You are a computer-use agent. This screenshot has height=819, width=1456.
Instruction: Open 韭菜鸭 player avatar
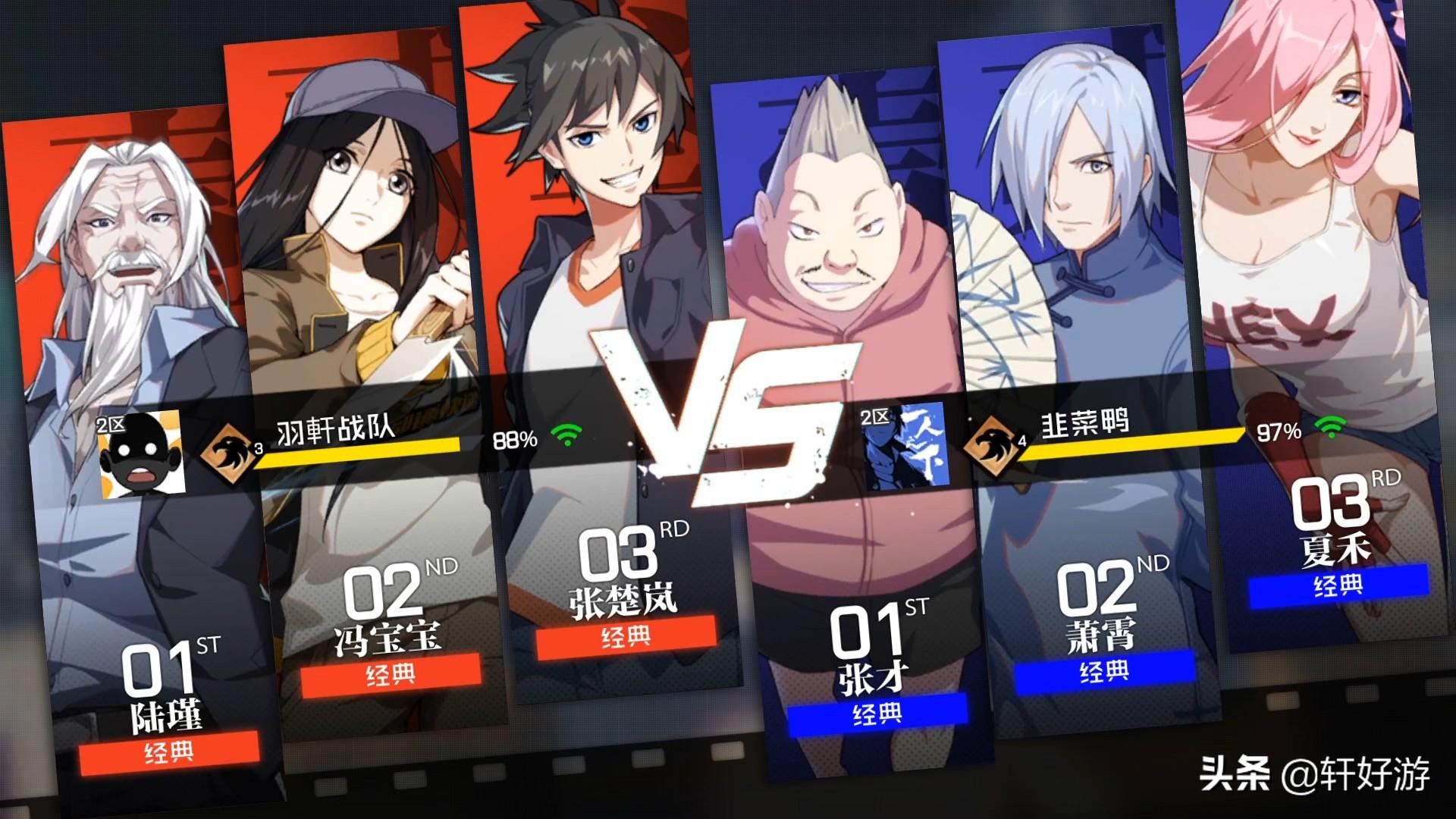tap(906, 446)
